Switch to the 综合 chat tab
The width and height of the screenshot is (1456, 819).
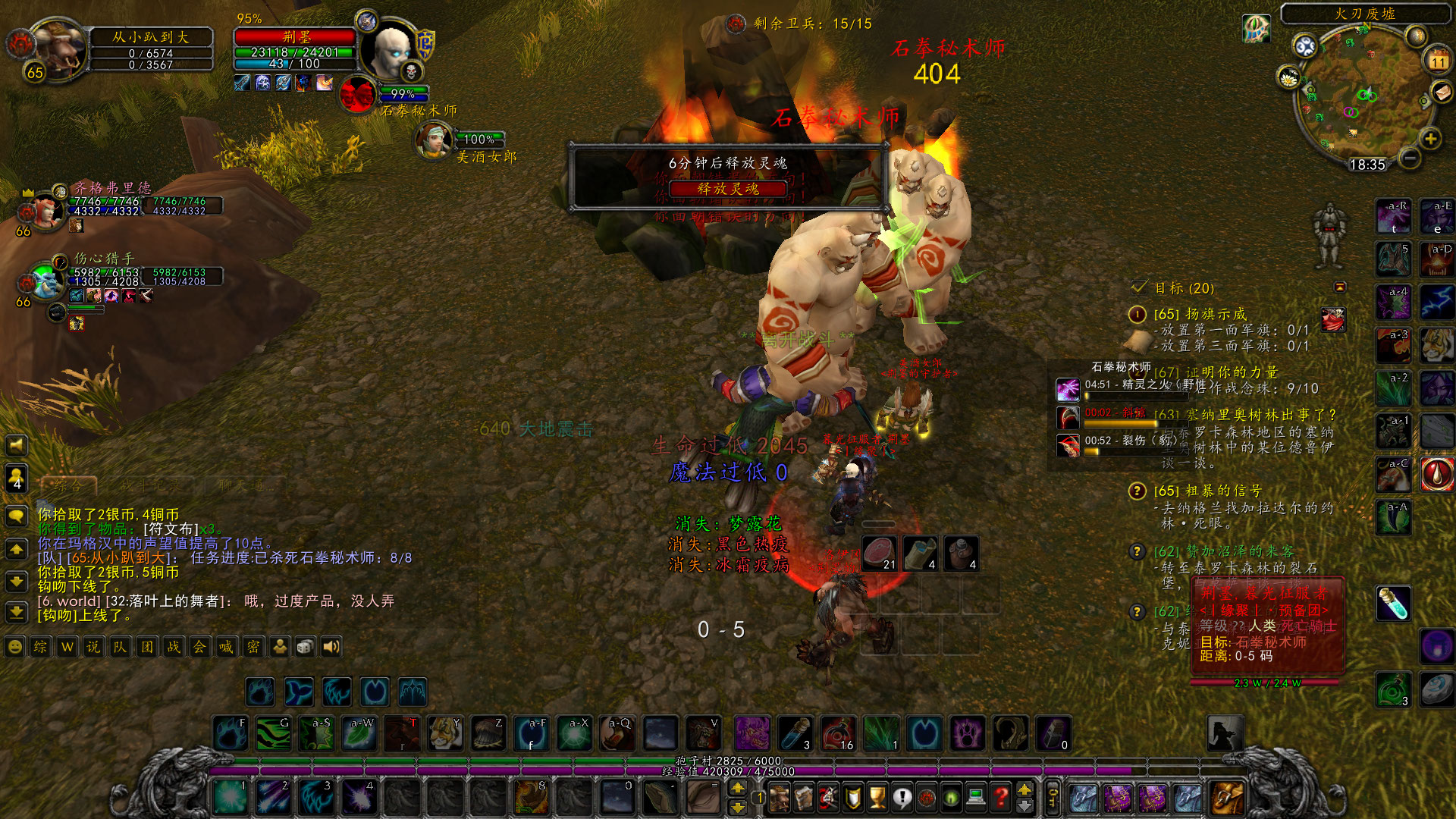[68, 485]
